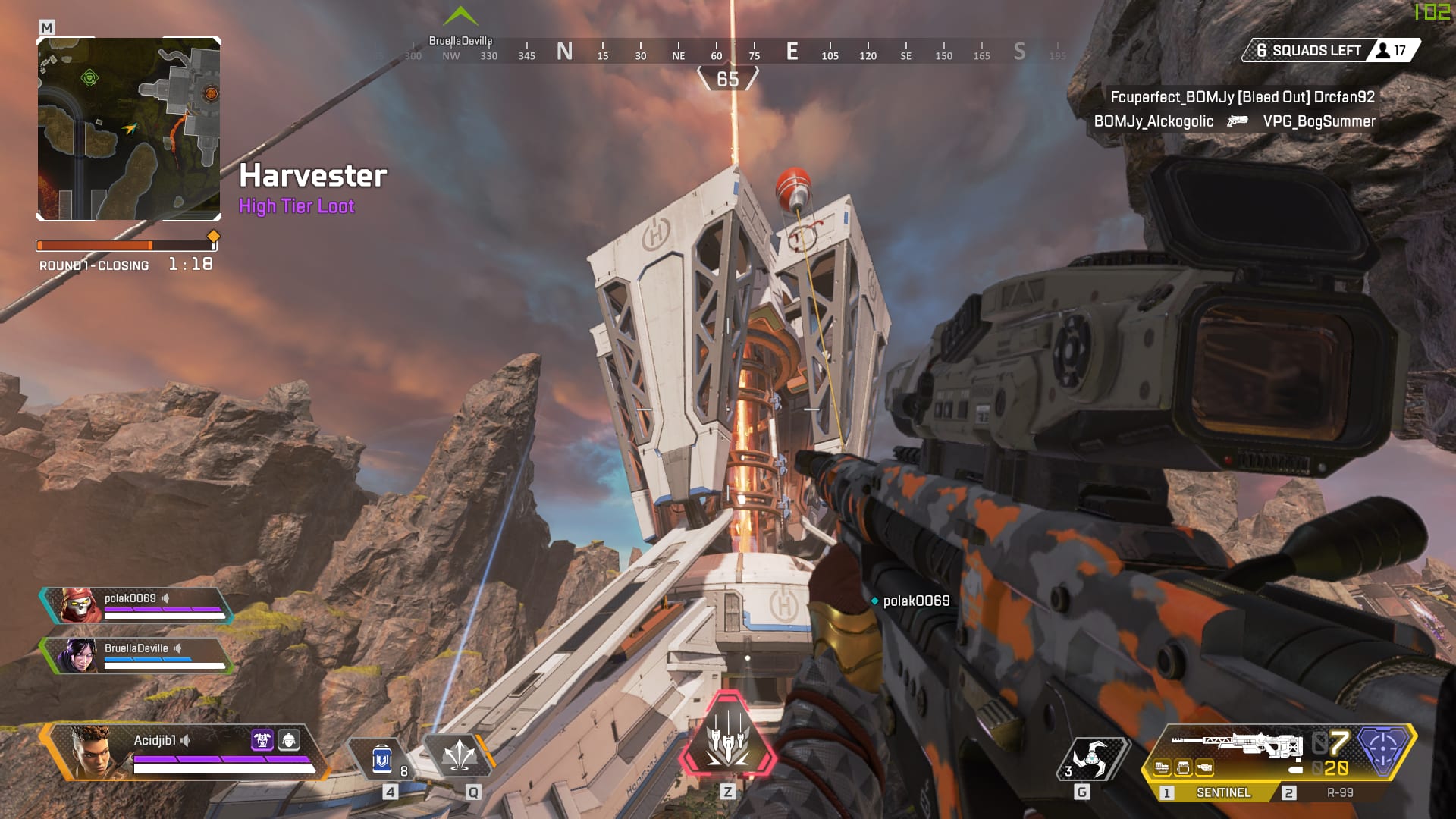Screen dimensions: 1456x819
Task: Activate the tactical ability icon
Action: pos(460,756)
